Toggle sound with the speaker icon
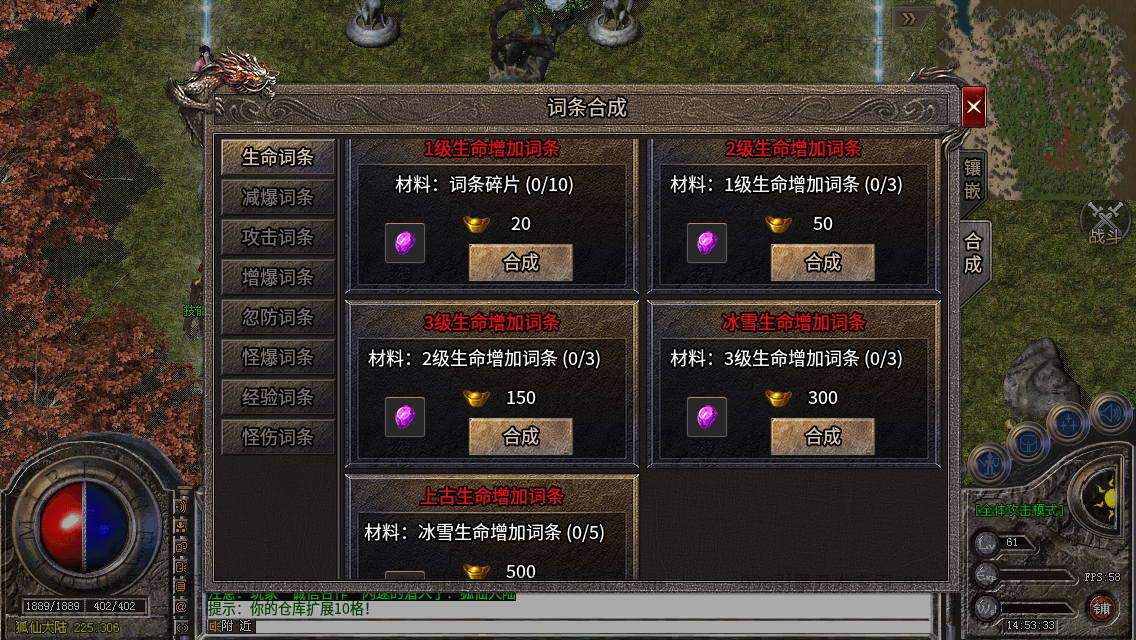This screenshot has height=640, width=1136. tap(1110, 411)
